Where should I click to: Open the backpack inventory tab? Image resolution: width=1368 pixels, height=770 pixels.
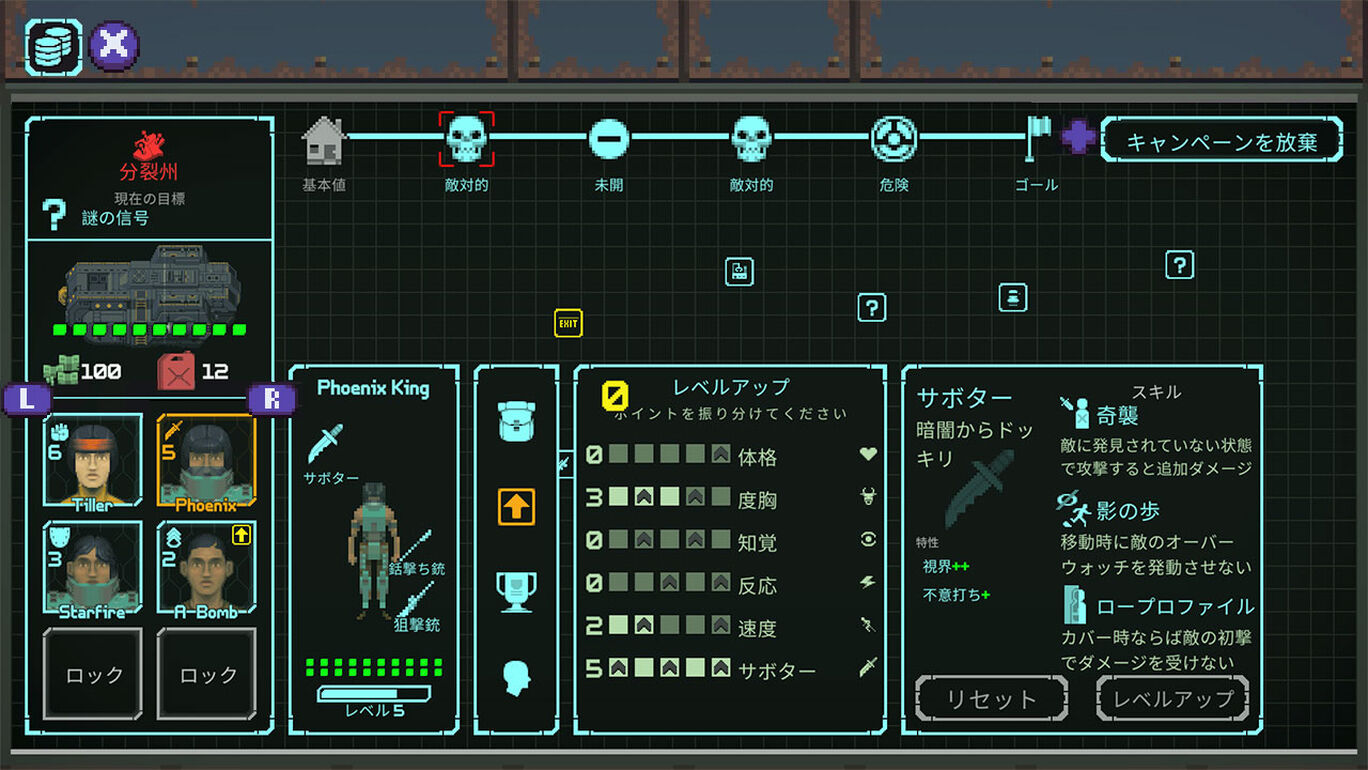click(516, 421)
